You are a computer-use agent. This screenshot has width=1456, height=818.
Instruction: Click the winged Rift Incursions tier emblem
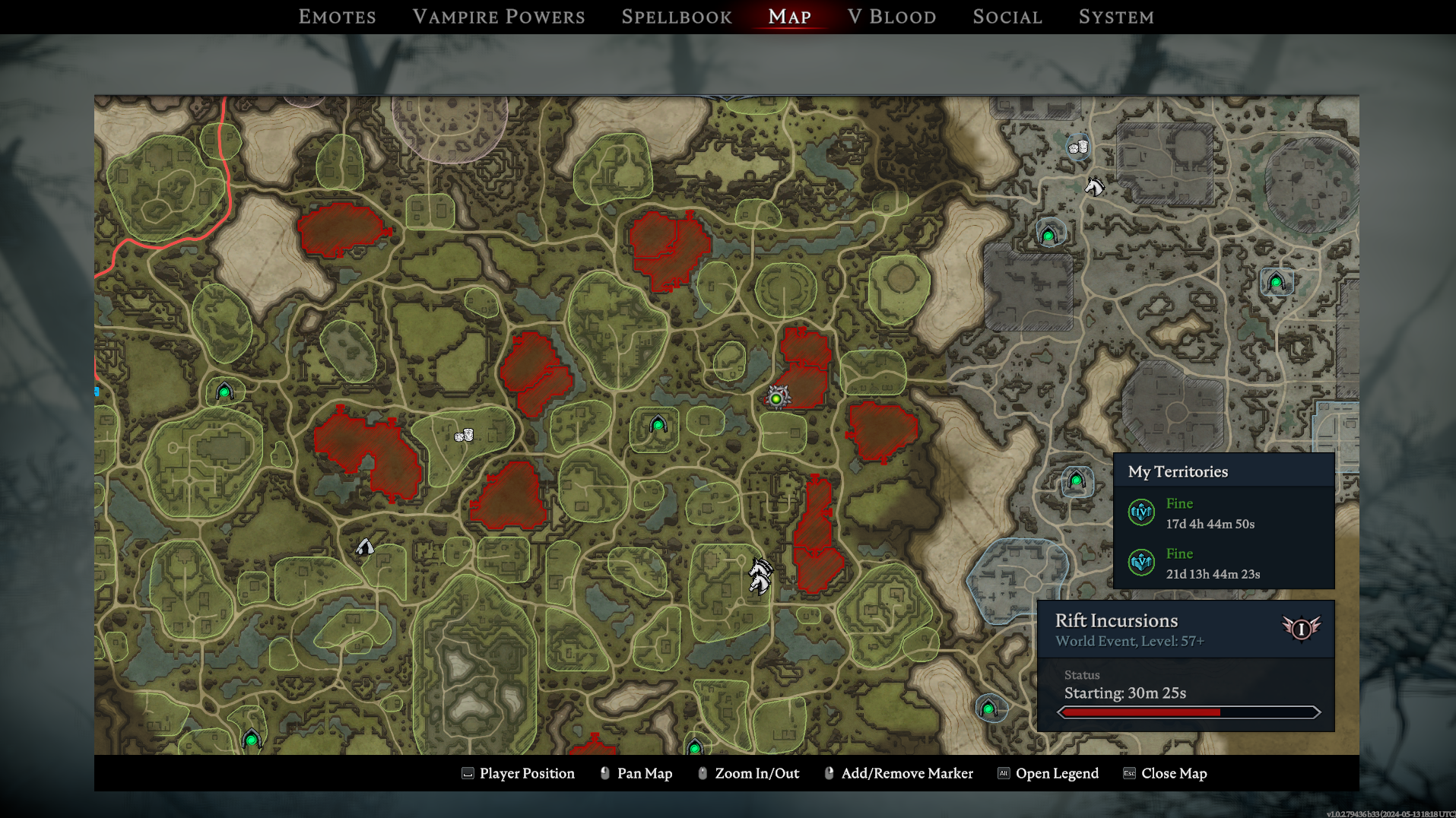[1301, 629]
